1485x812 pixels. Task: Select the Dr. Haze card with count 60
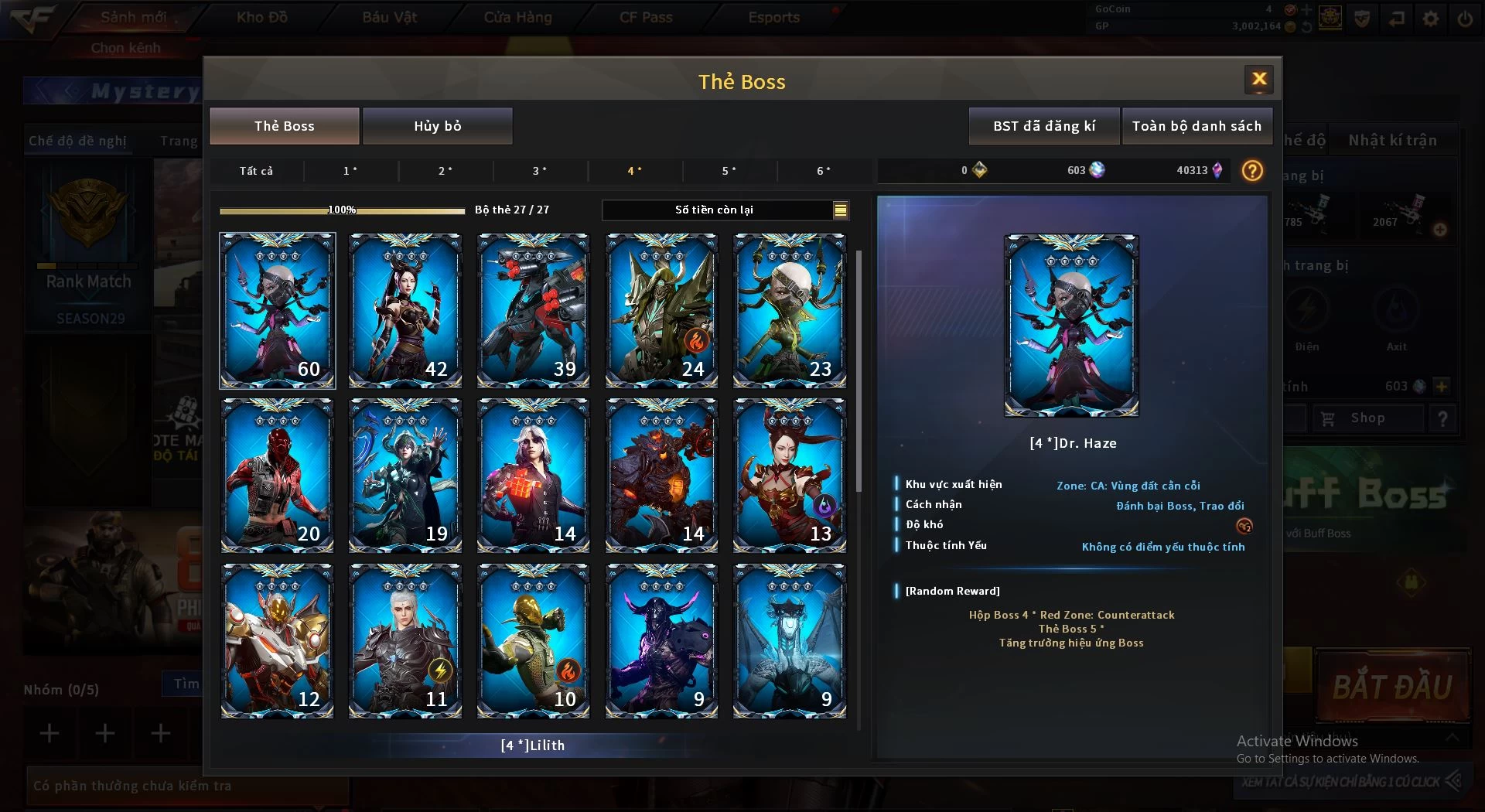278,310
